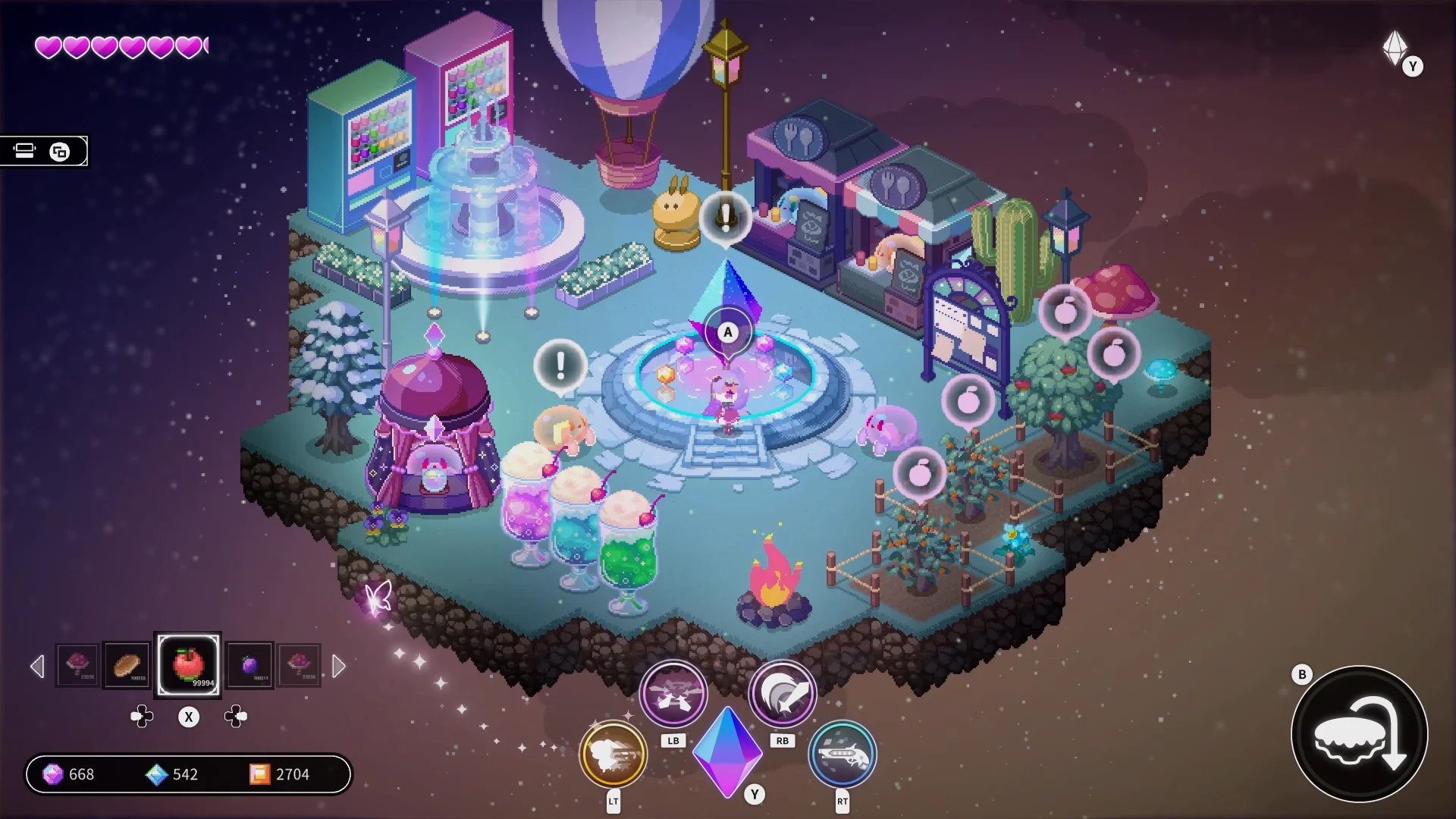1456x819 pixels.
Task: Open the small white crystal icon
Action: tap(1395, 49)
